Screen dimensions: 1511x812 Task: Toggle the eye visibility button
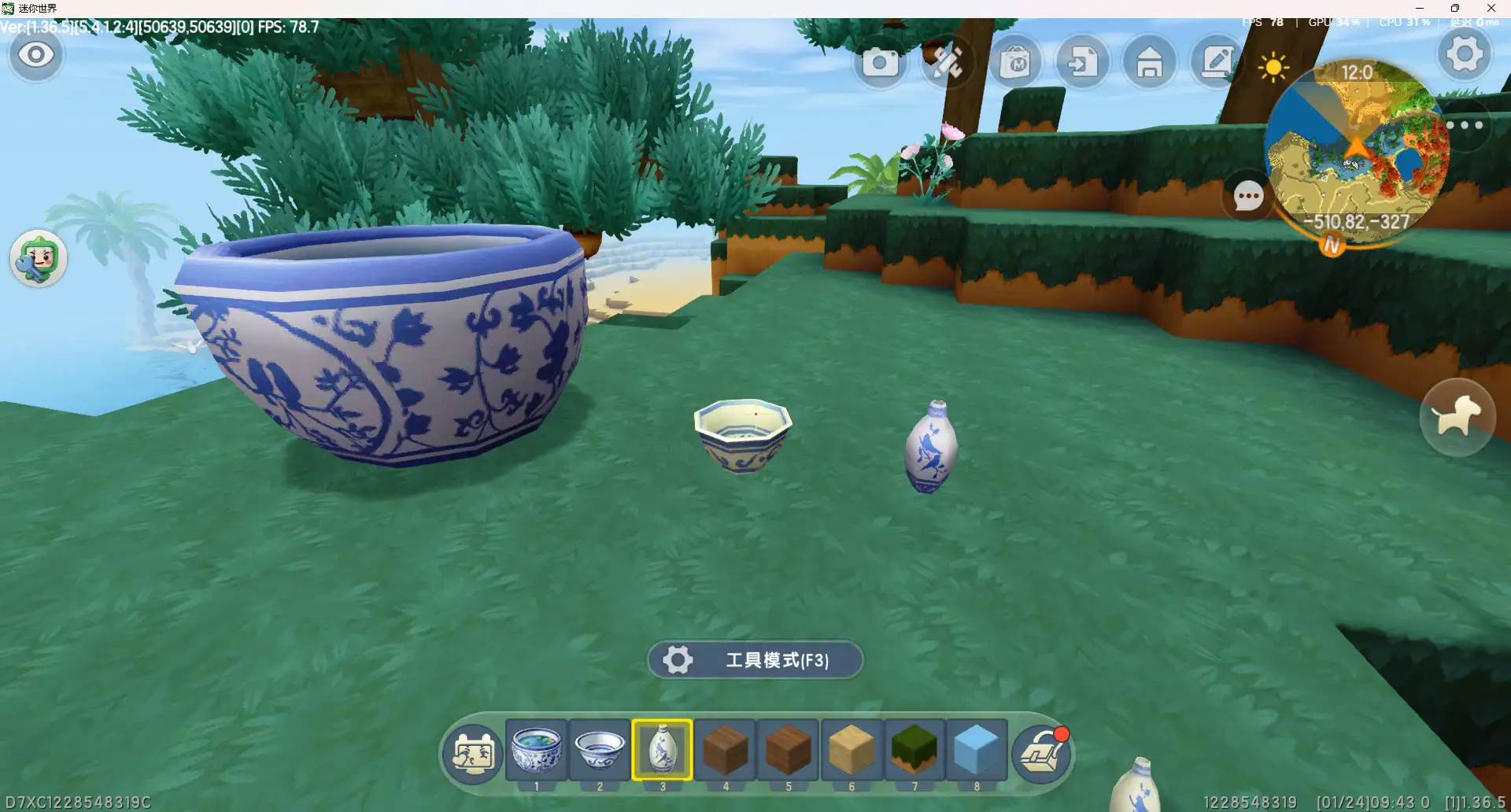point(36,55)
